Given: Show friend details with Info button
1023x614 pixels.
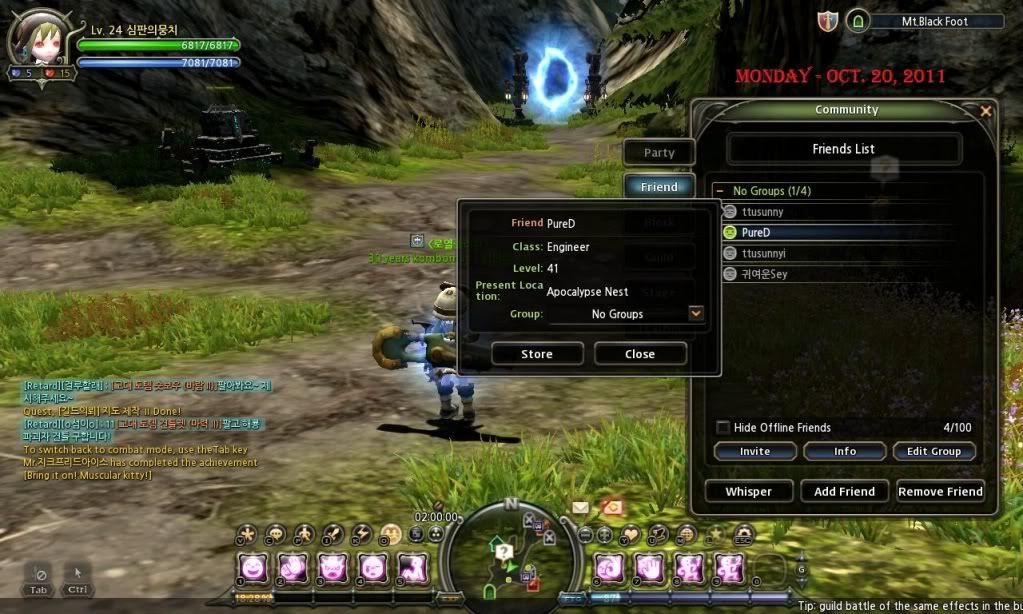Looking at the screenshot, I should click(844, 451).
